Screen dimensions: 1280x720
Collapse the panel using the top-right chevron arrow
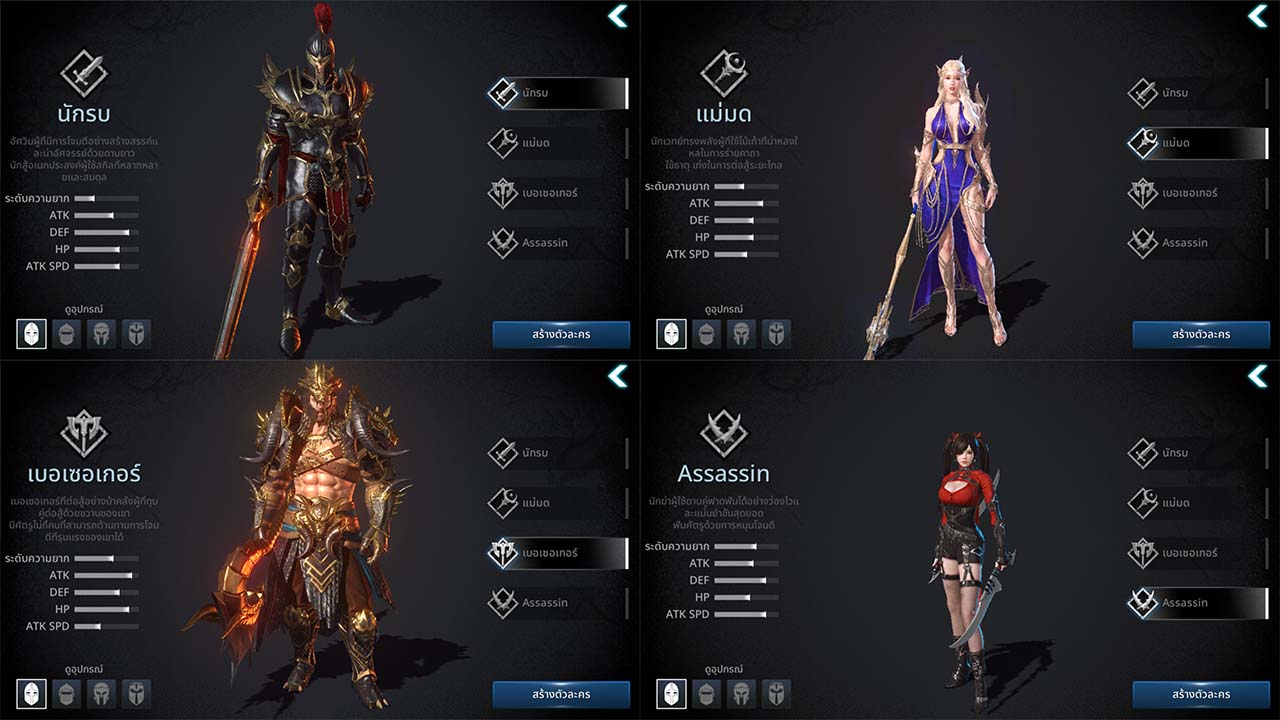pos(617,16)
